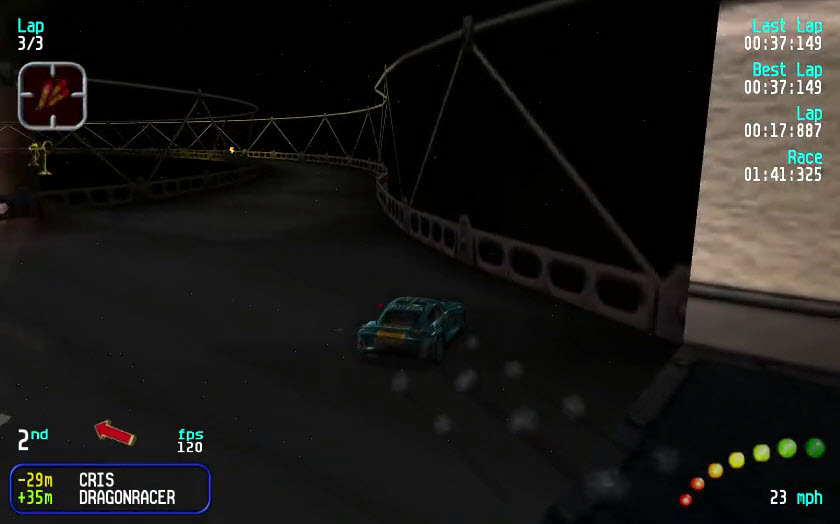Click the red direction arrow indicator

(x=115, y=432)
